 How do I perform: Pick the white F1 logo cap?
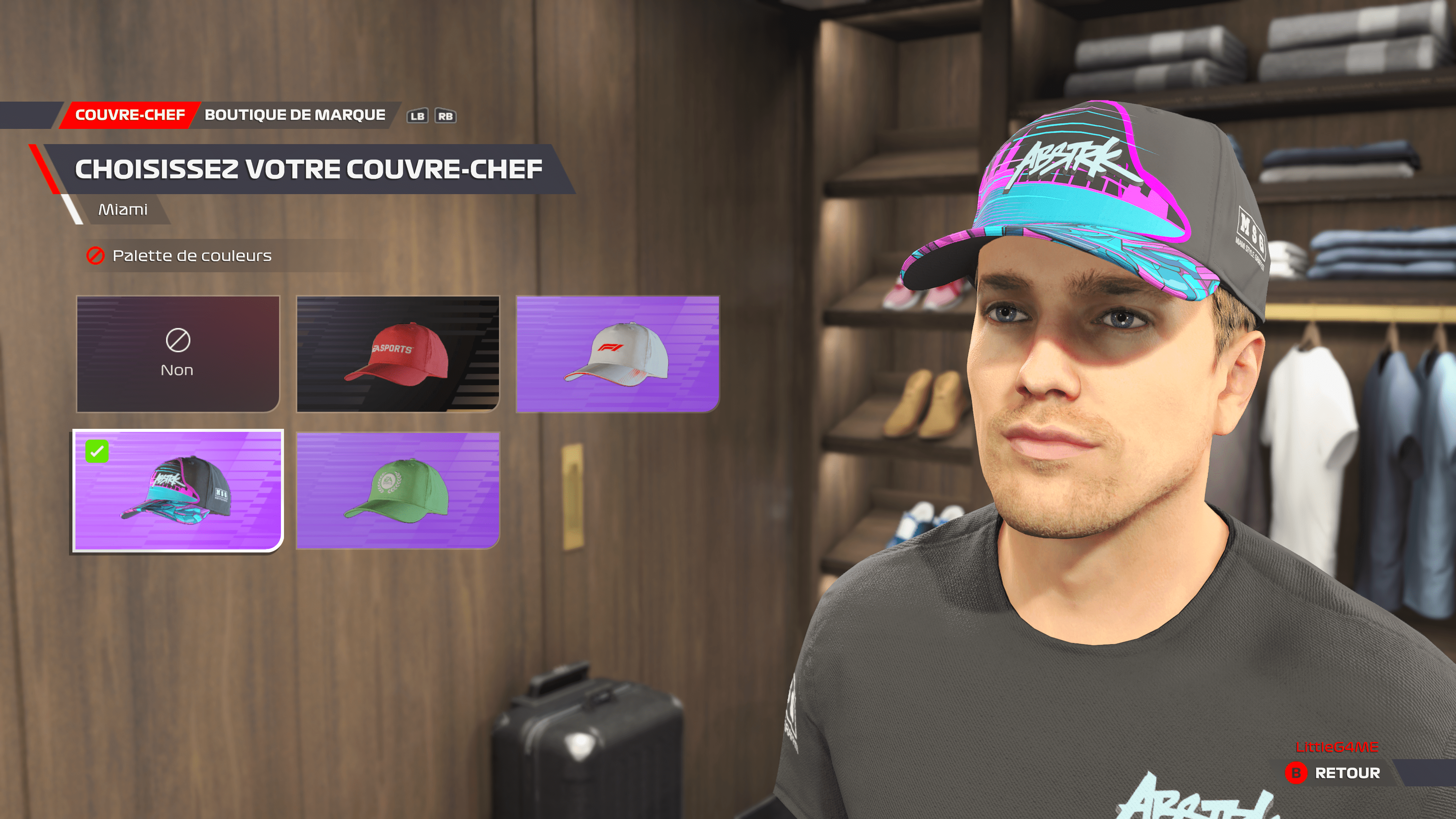(617, 354)
